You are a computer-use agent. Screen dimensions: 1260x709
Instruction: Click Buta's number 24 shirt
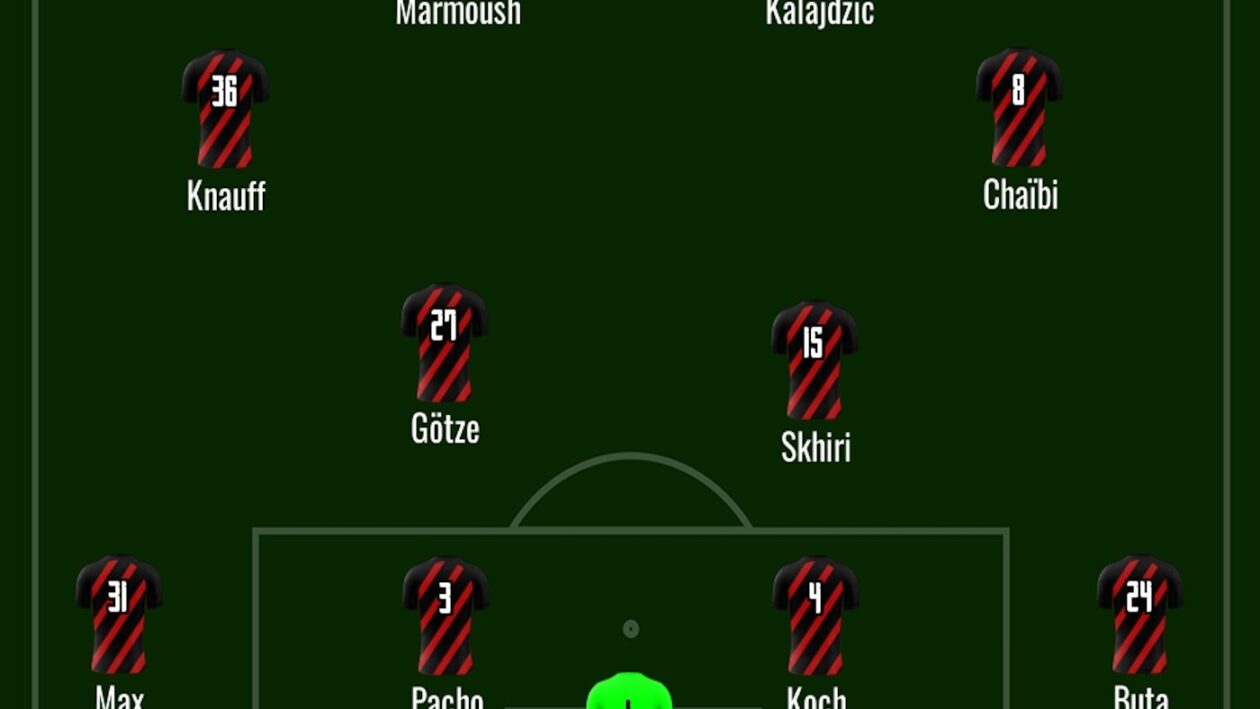pos(1140,614)
